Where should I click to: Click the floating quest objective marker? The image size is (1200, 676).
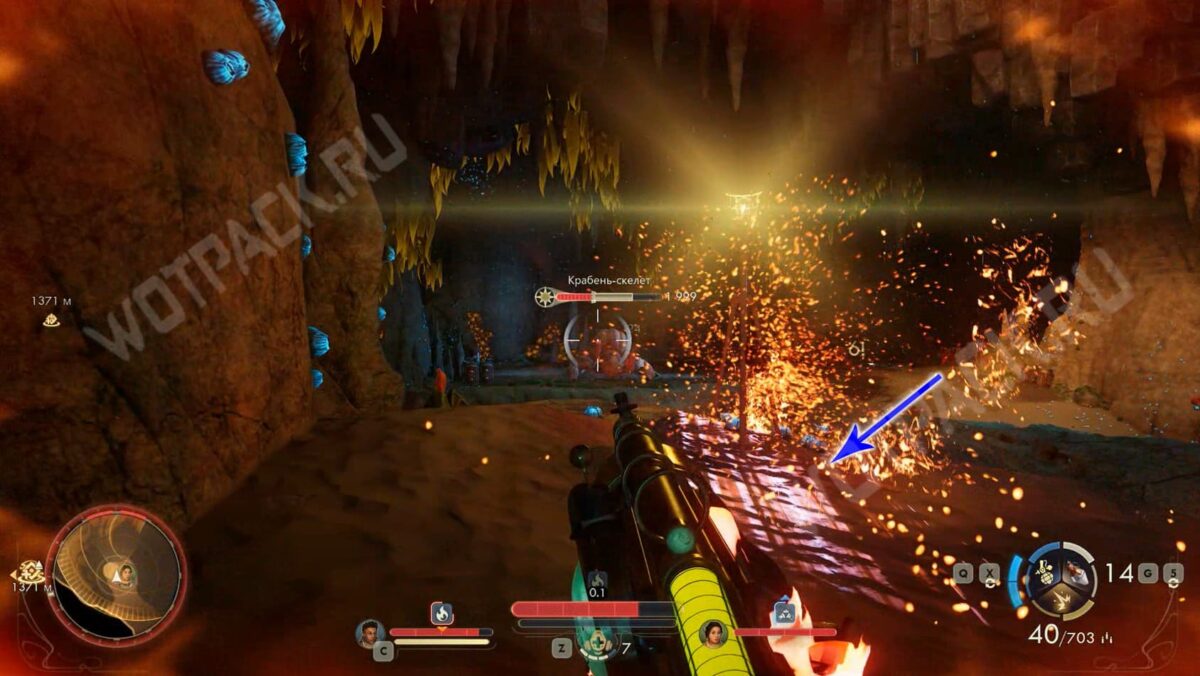(x=50, y=320)
